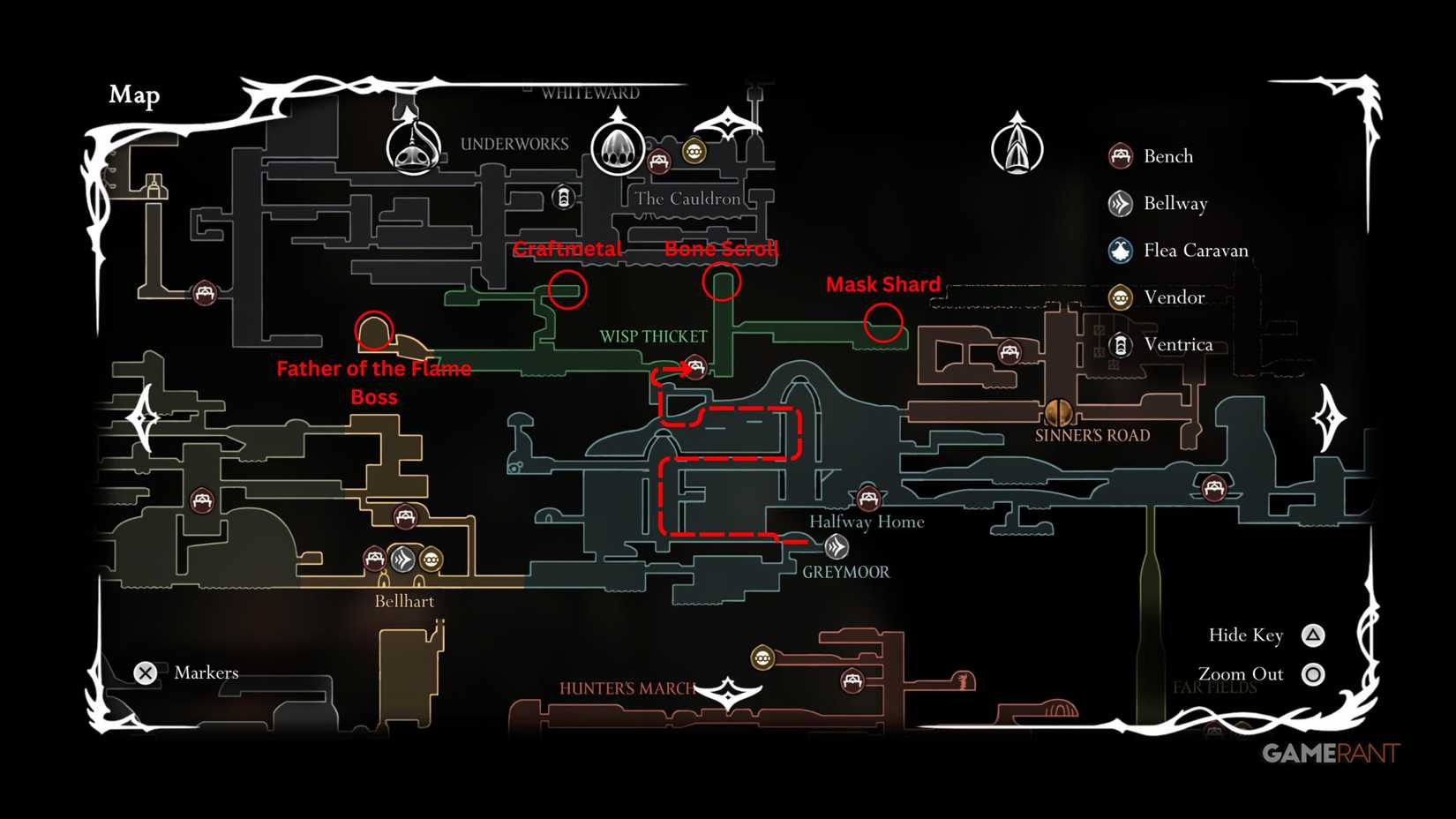
Task: Select the Bellway icon in the legend
Action: pos(1122,203)
